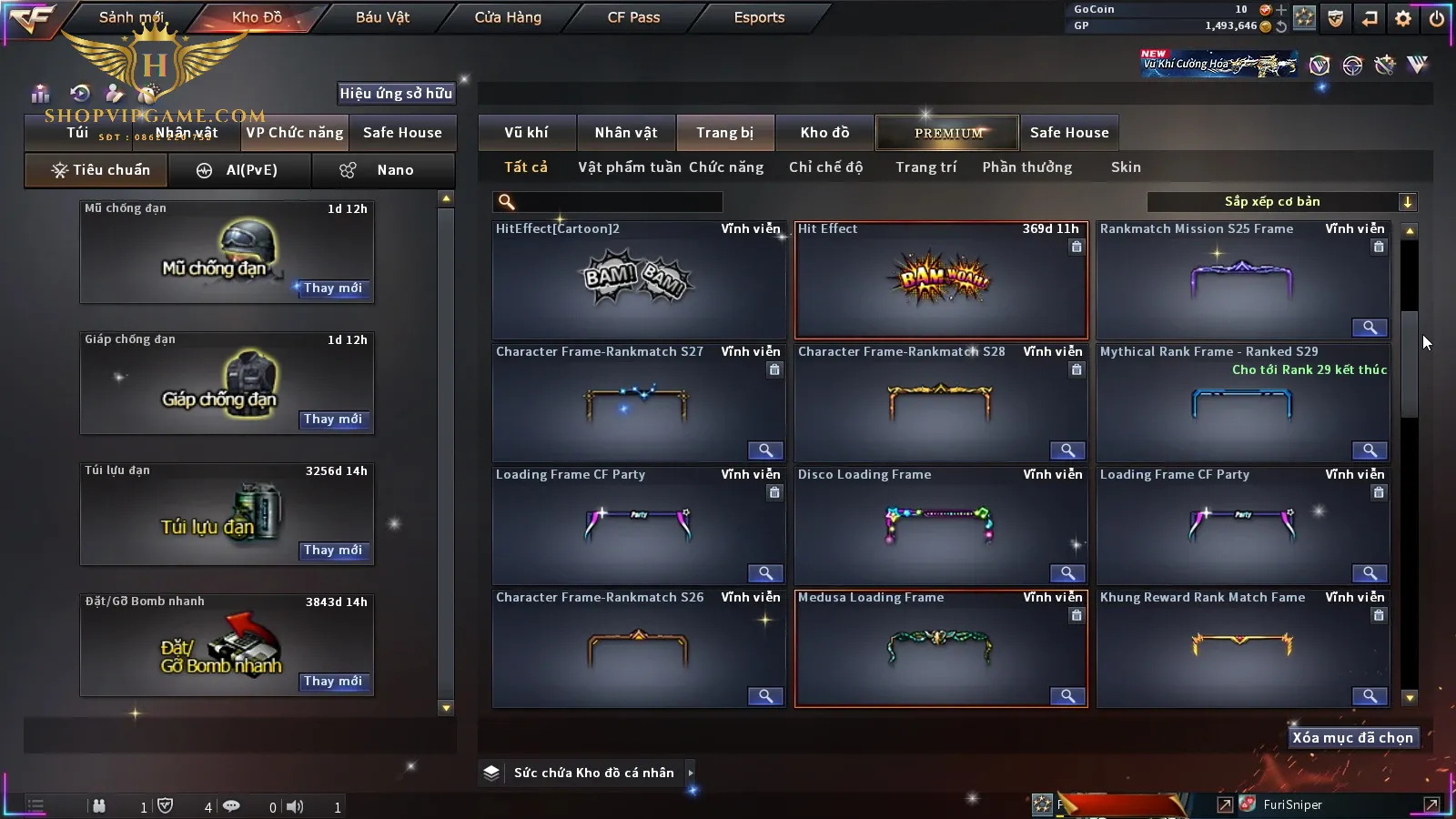Image resolution: width=1456 pixels, height=819 pixels.
Task: Preview the Disco Loading Frame with magnifier
Action: (1067, 573)
